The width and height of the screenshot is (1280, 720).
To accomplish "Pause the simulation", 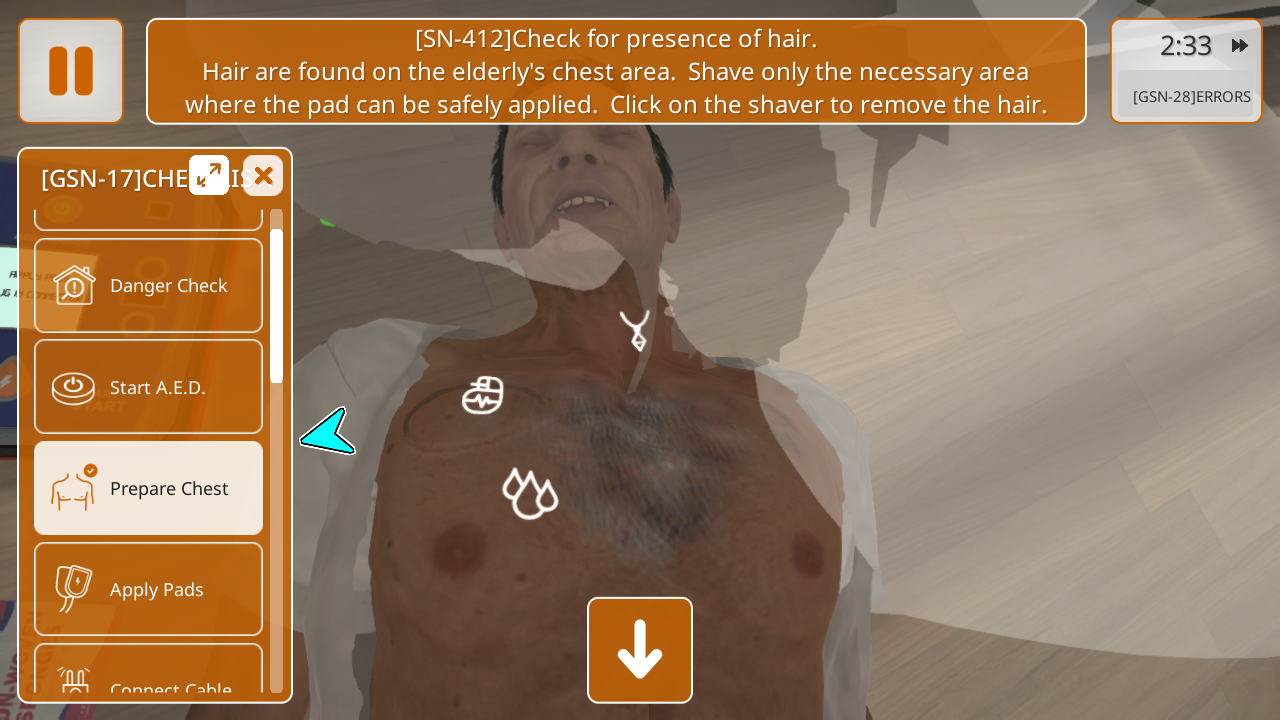I will coord(71,71).
